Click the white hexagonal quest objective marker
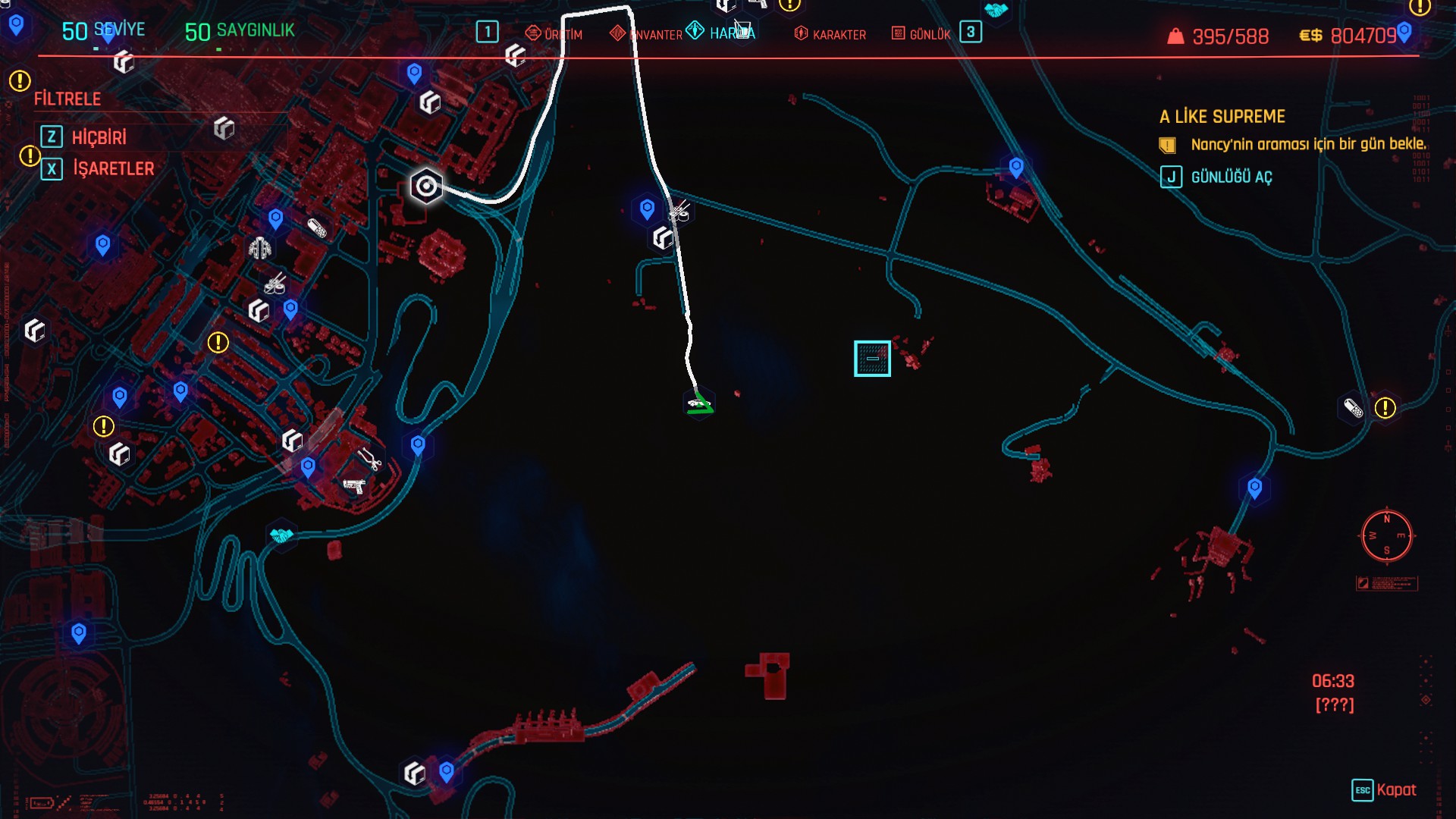This screenshot has width=1456, height=819. [x=426, y=186]
